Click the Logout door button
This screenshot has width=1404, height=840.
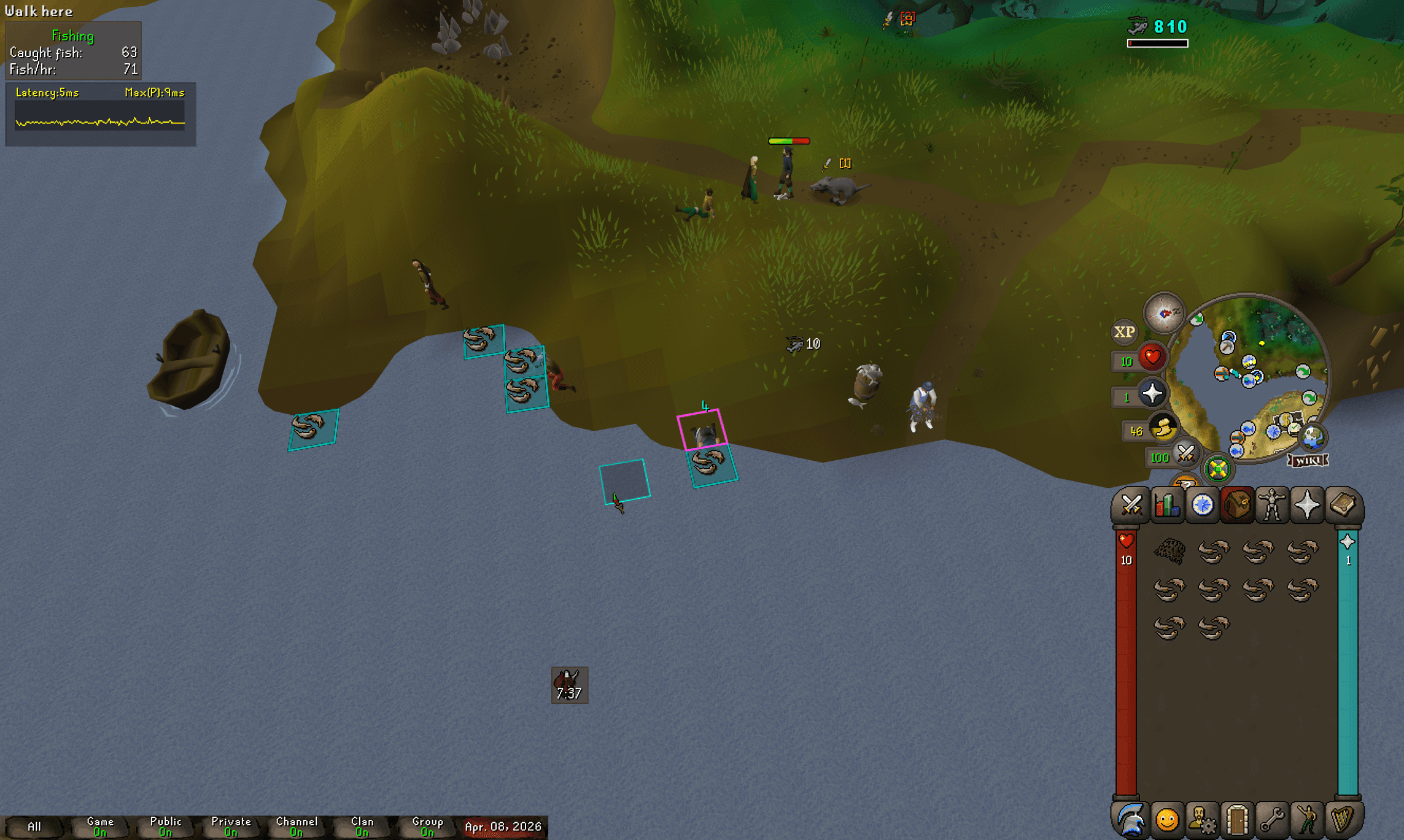(1238, 821)
